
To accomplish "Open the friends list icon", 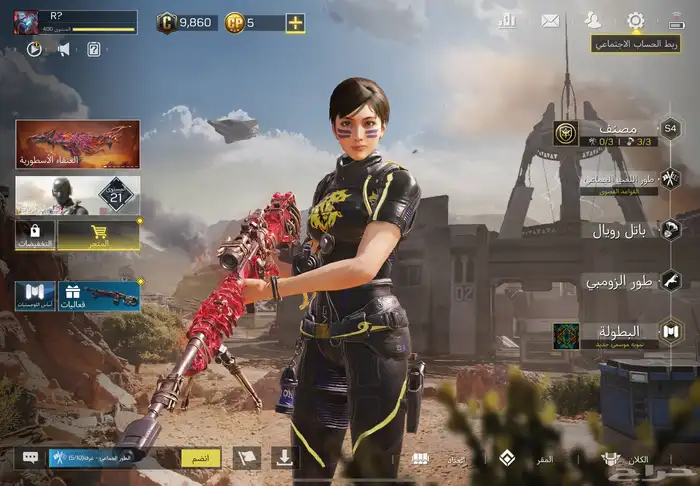I will tap(593, 20).
